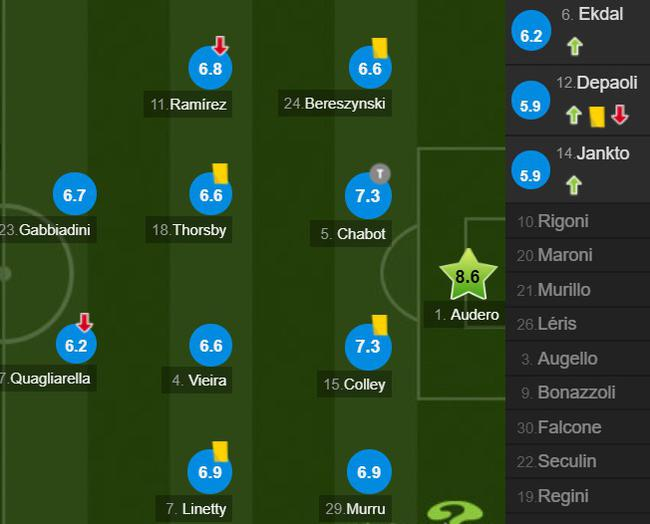Select Quagliarella's 6.2 rating circle
This screenshot has width=650, height=524.
(76, 347)
